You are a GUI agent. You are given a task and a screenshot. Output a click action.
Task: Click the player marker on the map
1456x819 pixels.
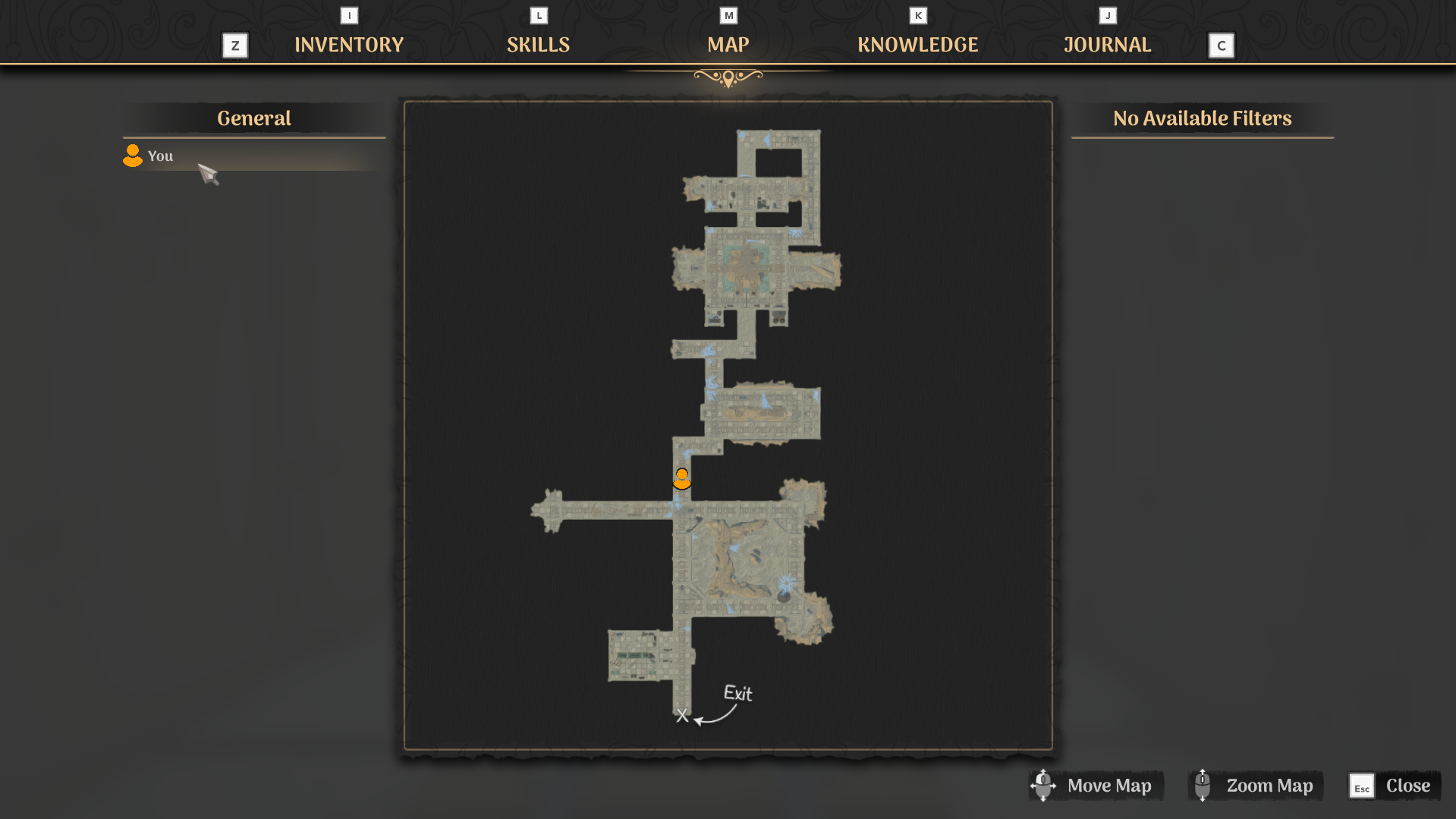pyautogui.click(x=681, y=478)
